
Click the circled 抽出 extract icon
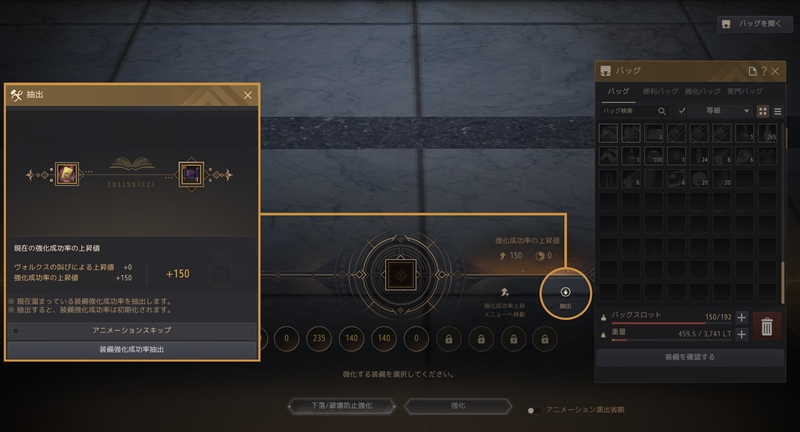(x=566, y=294)
